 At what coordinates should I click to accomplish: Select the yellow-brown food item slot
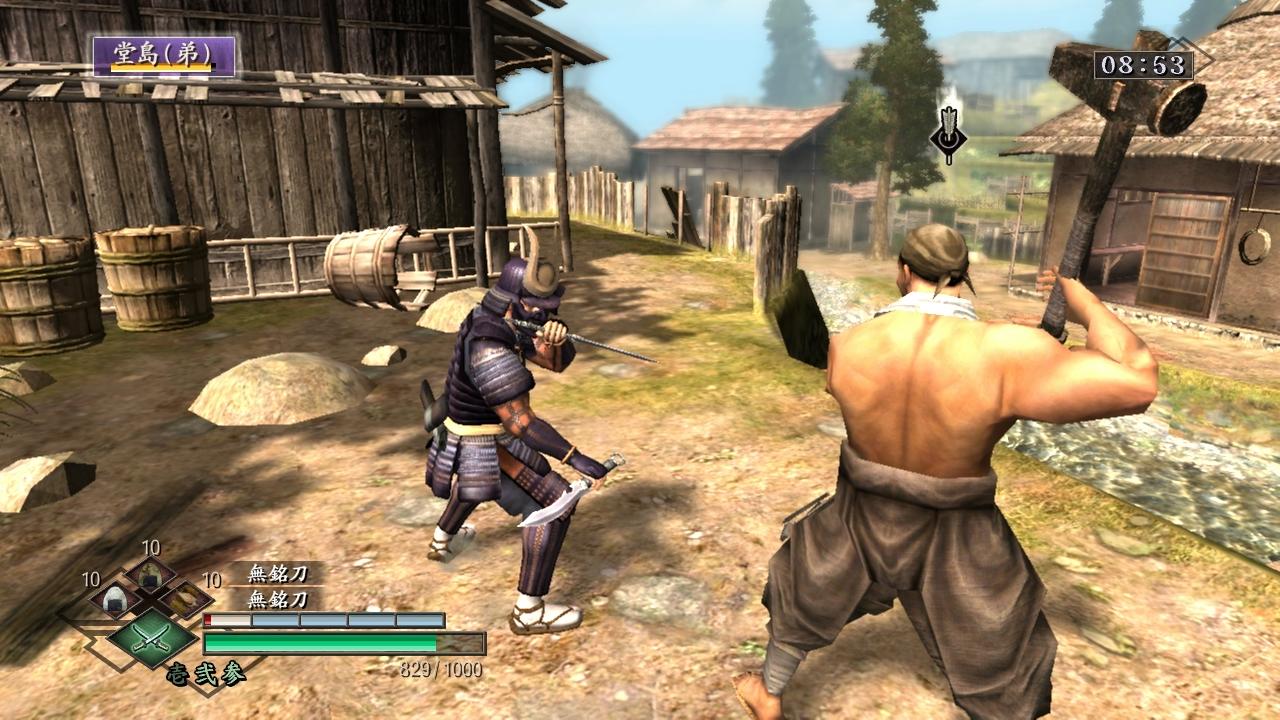tap(184, 599)
